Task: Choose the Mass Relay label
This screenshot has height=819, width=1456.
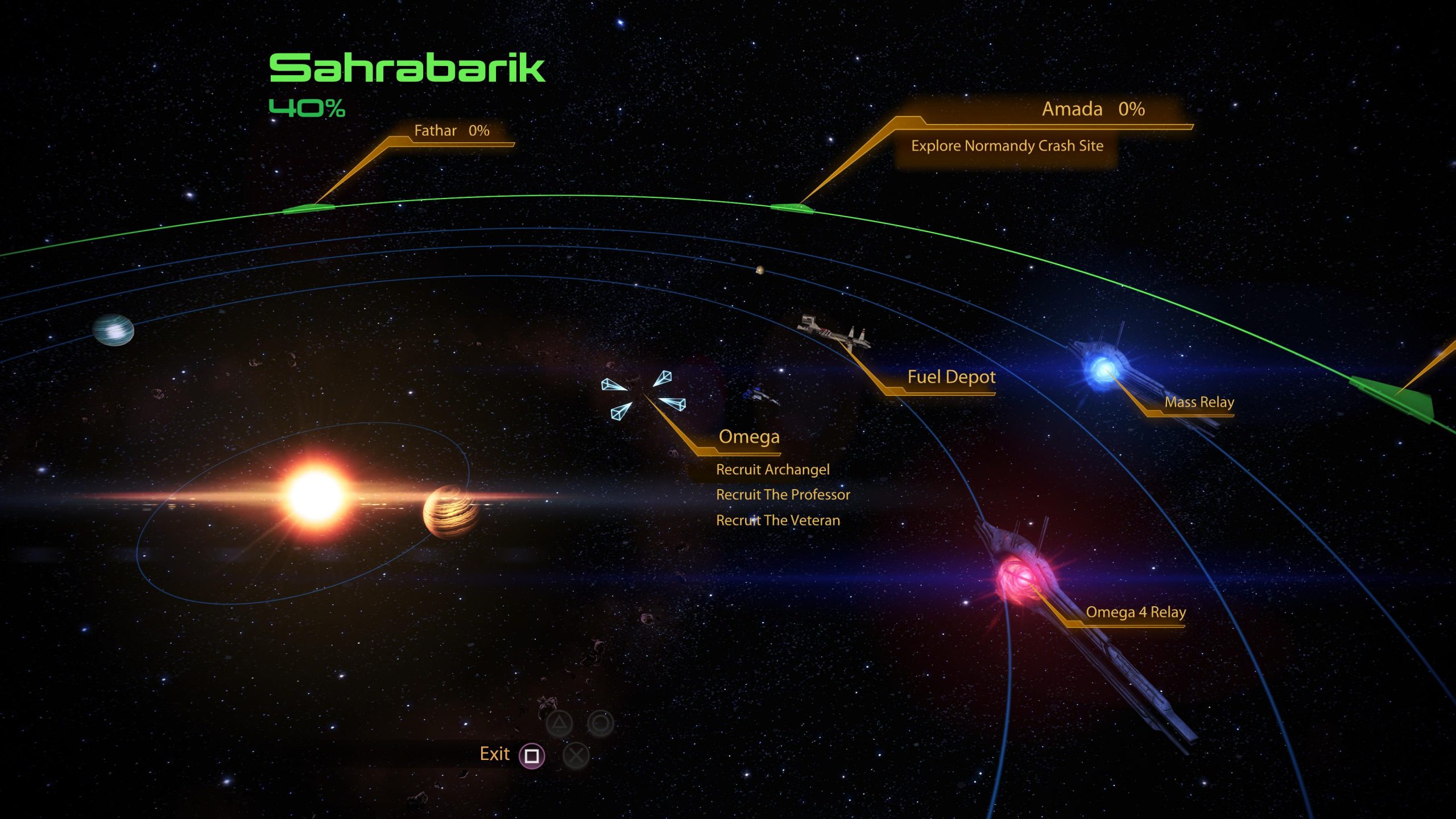Action: (1199, 402)
